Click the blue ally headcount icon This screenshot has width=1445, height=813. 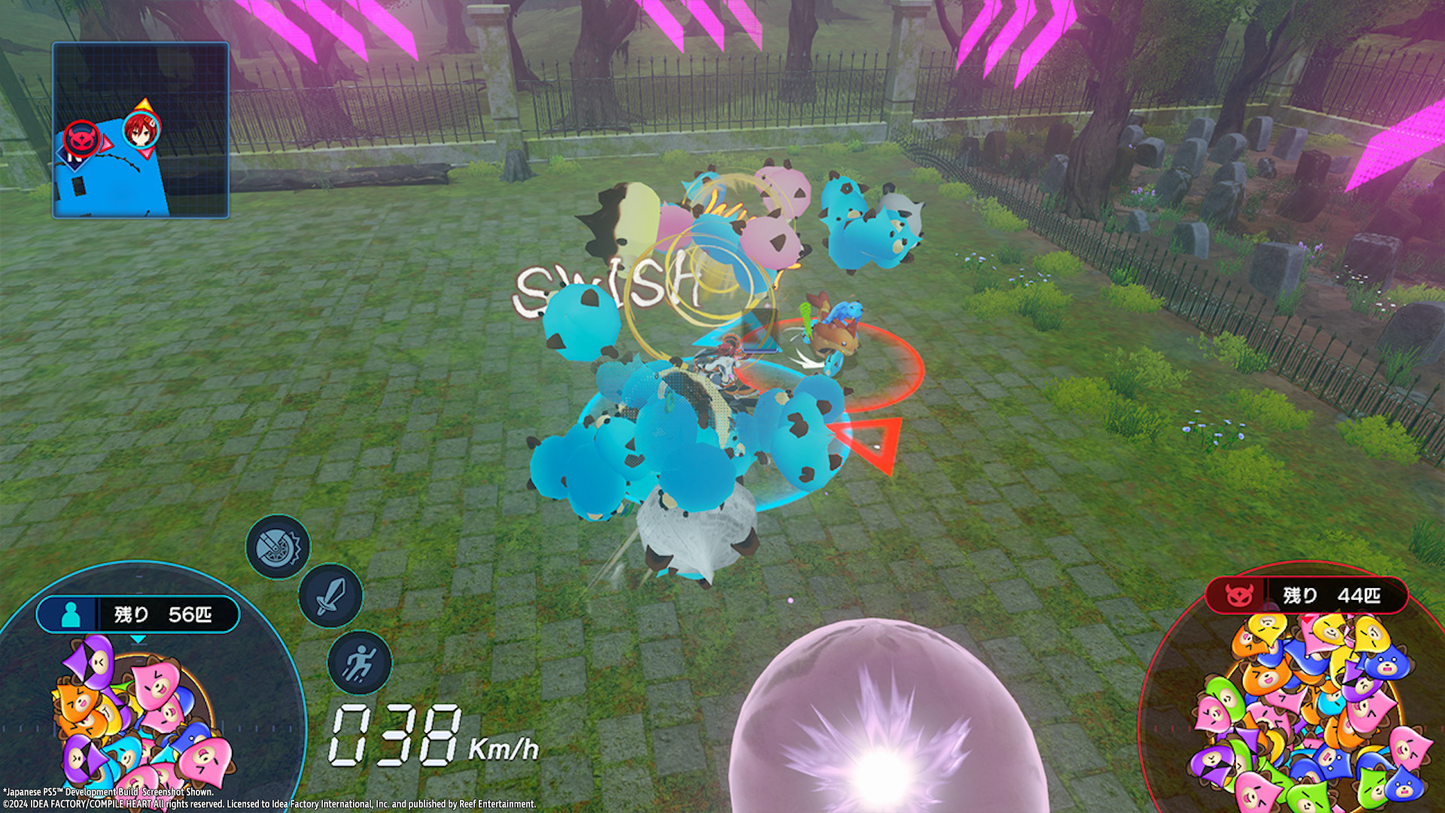coord(69,615)
